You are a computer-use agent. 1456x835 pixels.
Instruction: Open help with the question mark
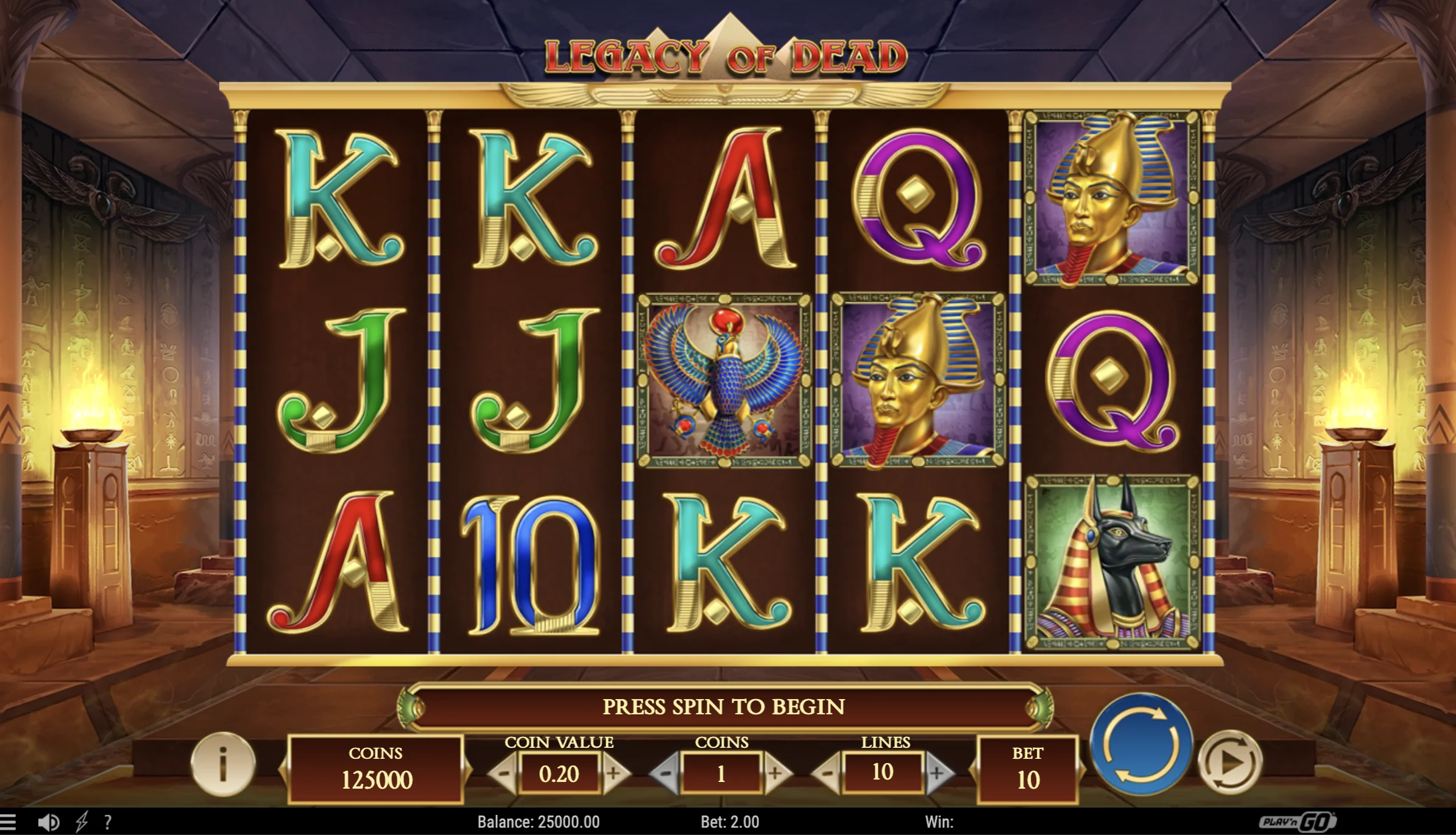108,822
